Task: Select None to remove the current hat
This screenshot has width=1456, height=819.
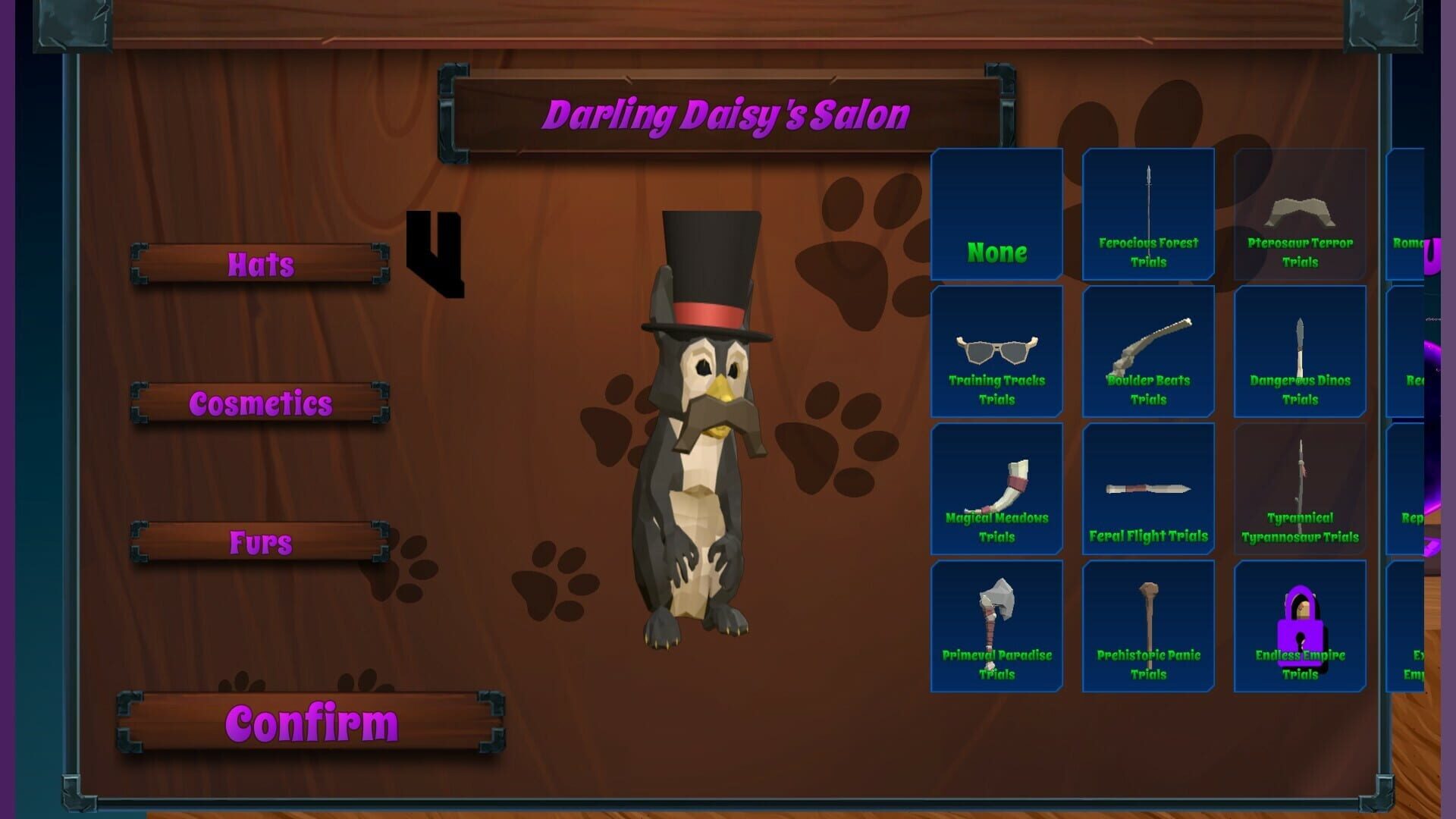Action: click(996, 216)
